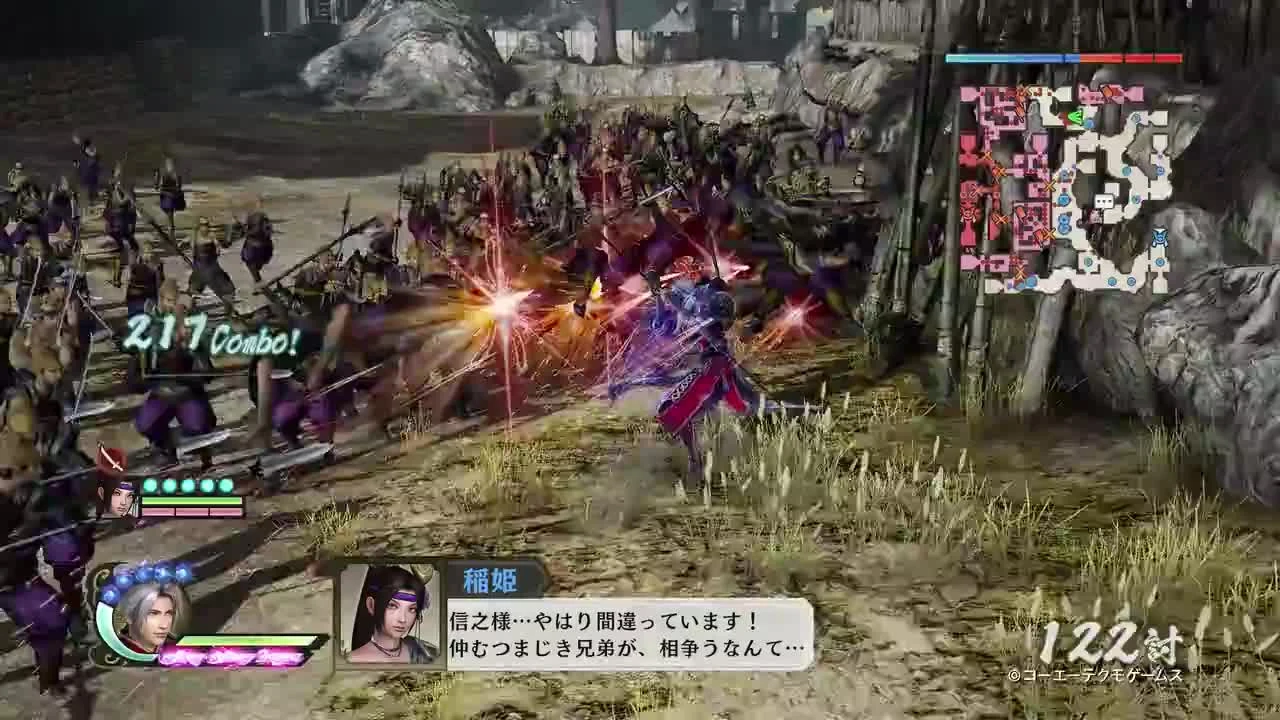Click the speech bubble marker on the minimap
This screenshot has height=720, width=1280.
tap(1103, 201)
